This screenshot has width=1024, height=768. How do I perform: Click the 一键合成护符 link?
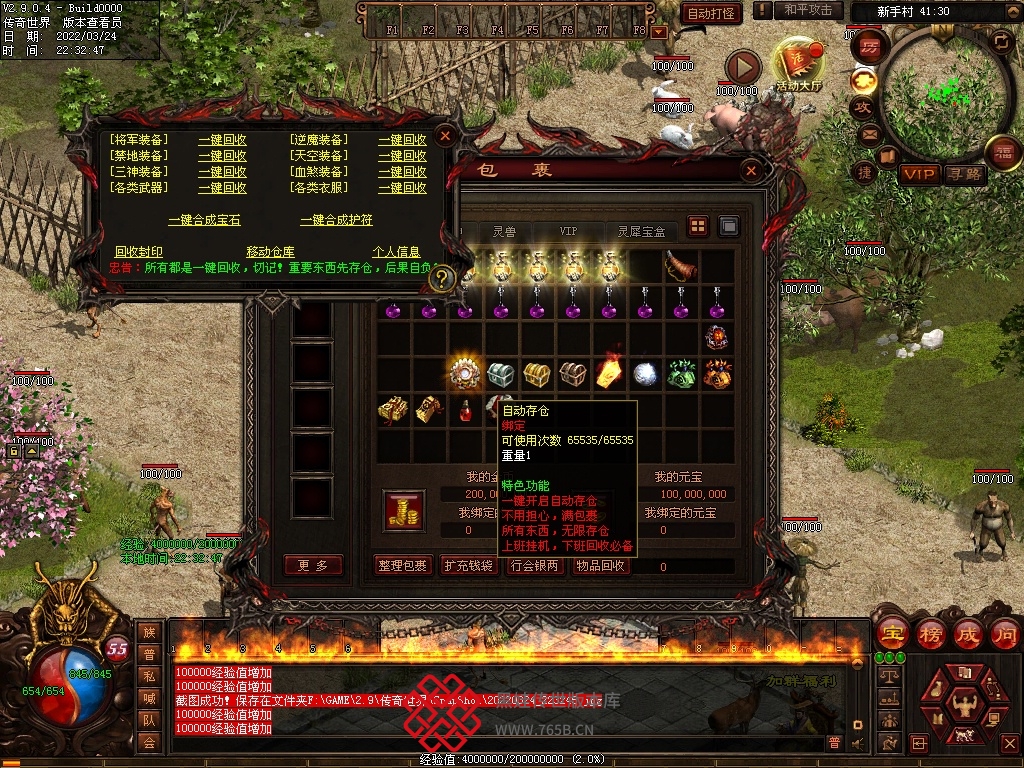point(336,220)
